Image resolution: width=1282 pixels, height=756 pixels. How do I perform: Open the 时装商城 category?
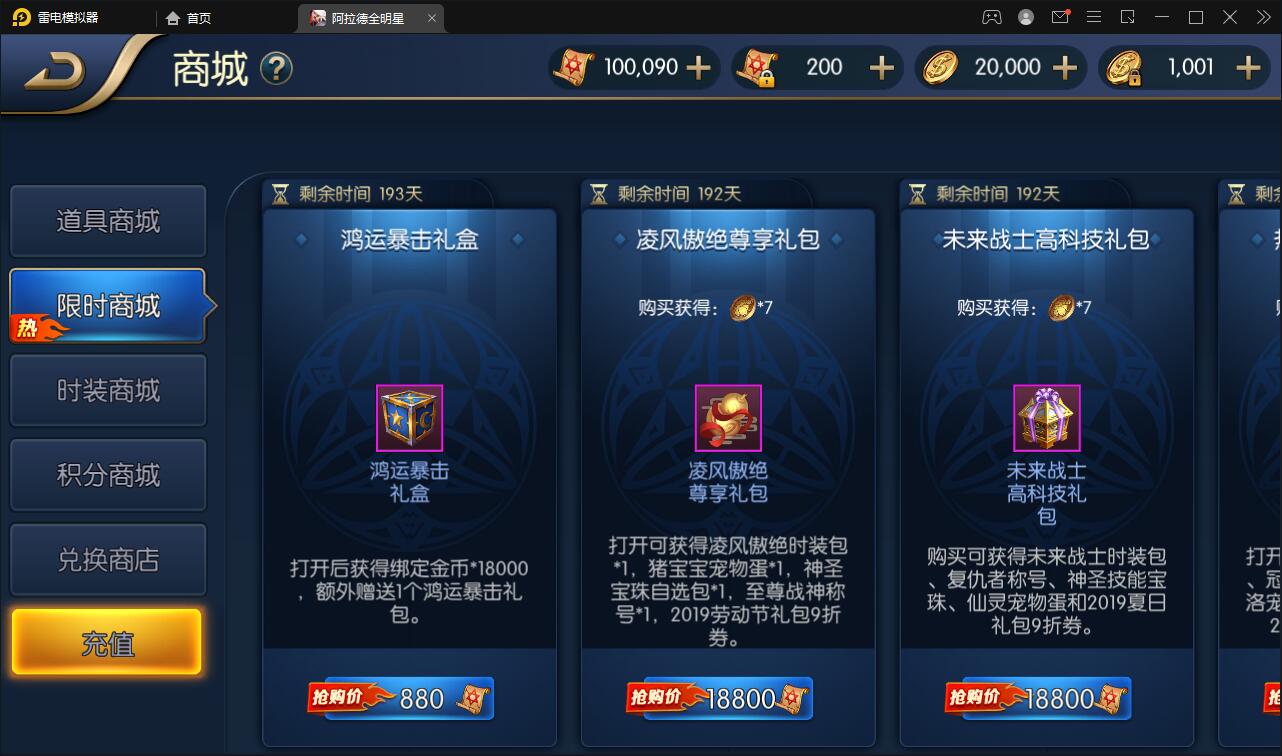(107, 390)
